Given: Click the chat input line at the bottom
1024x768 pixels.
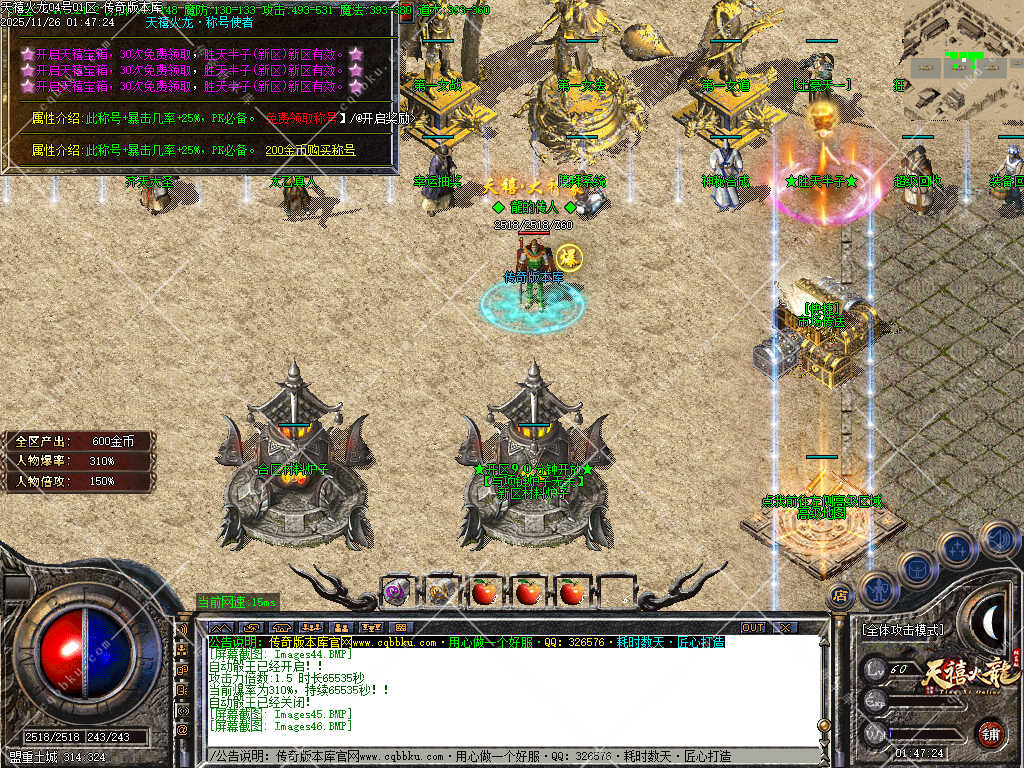Looking at the screenshot, I should coord(500,756).
